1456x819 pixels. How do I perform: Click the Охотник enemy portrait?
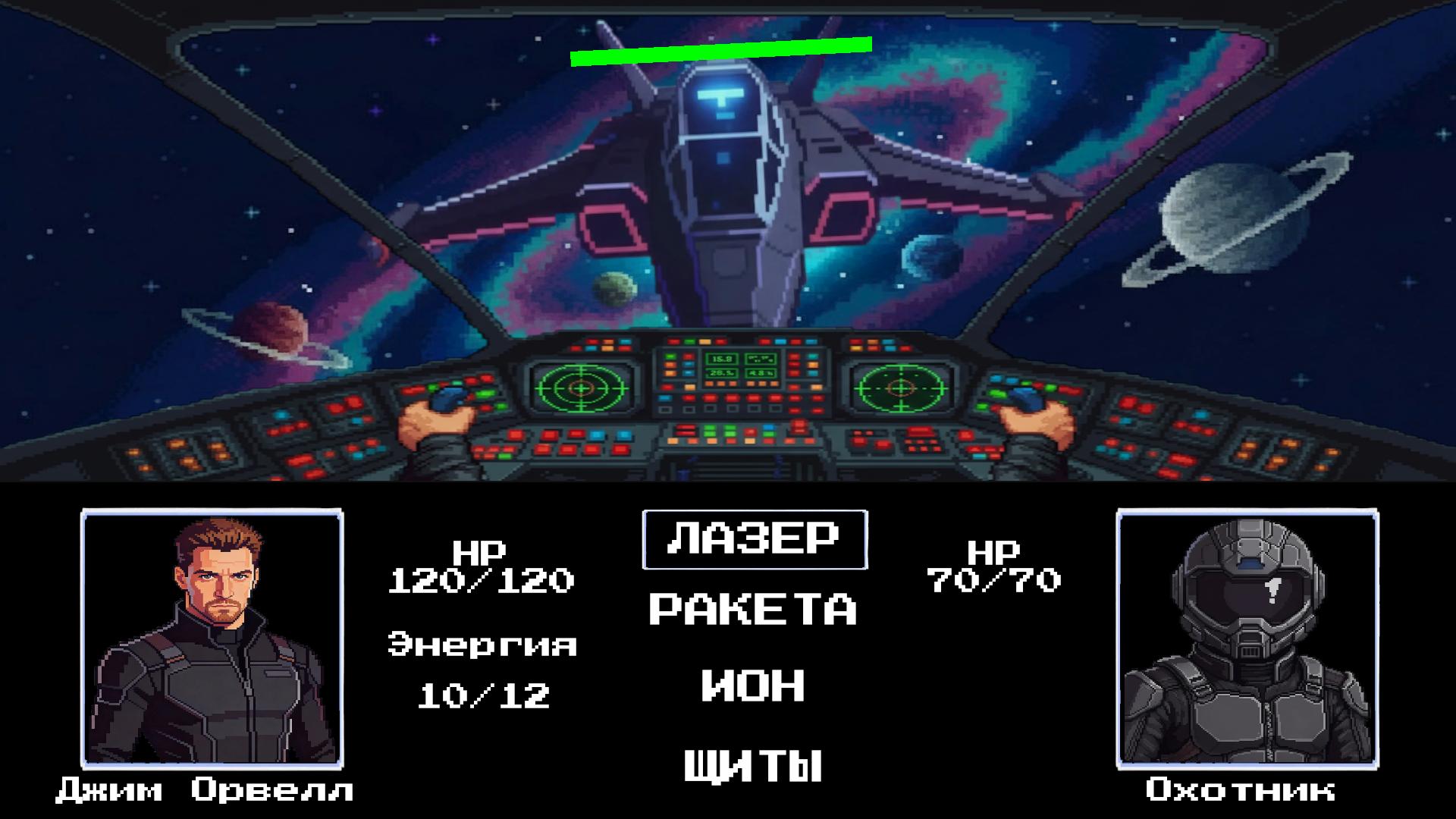tap(1247, 639)
